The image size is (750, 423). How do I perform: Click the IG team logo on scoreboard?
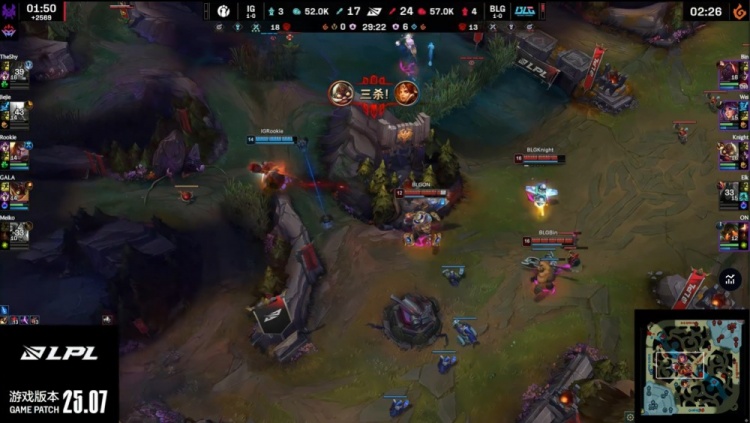pyautogui.click(x=224, y=11)
